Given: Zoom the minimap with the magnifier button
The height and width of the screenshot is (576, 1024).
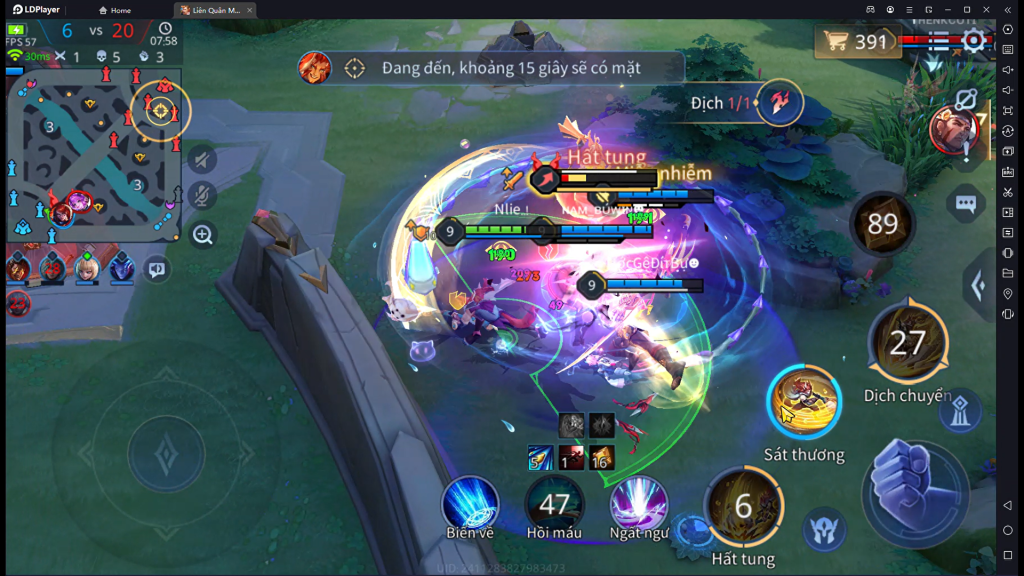Looking at the screenshot, I should pyautogui.click(x=202, y=235).
